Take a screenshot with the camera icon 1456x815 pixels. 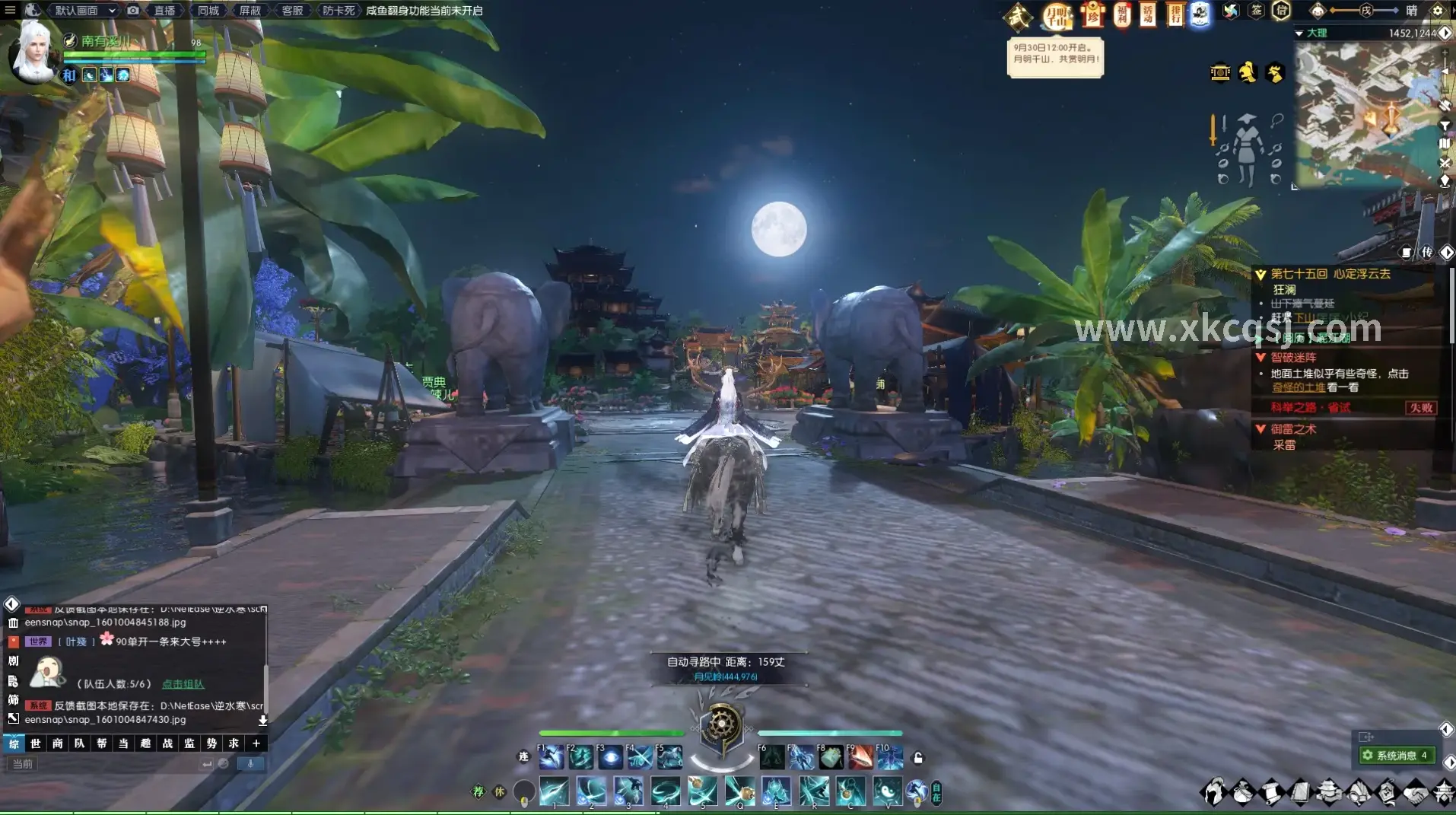133,11
